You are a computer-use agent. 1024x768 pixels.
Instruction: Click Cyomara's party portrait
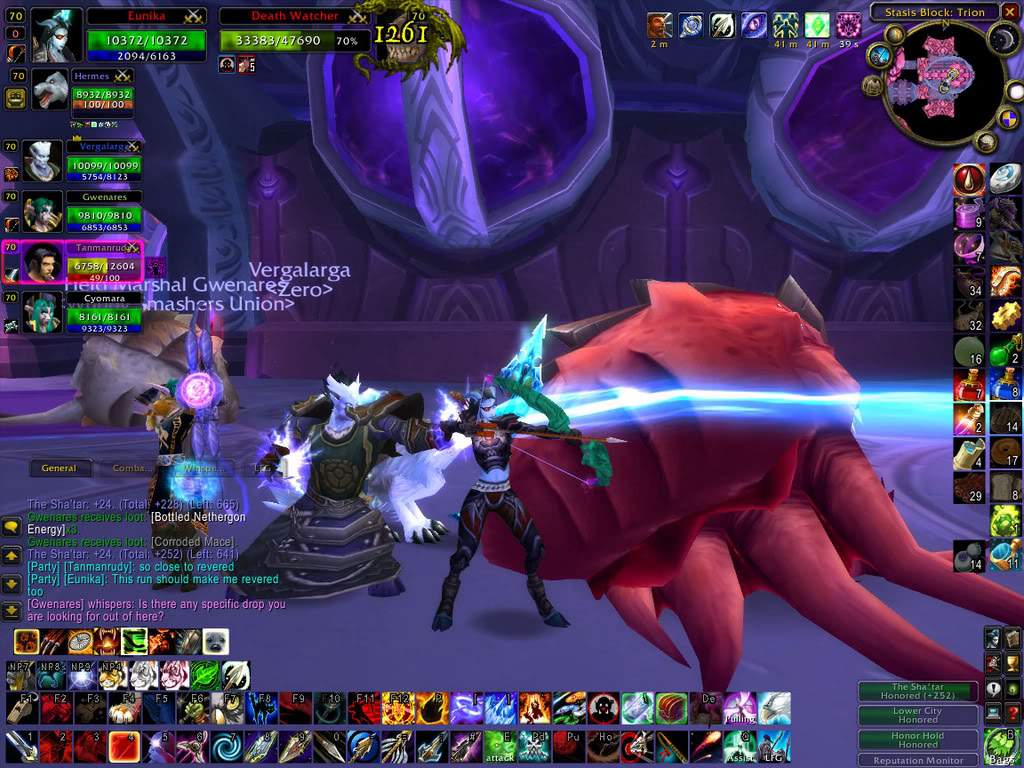[x=40, y=313]
